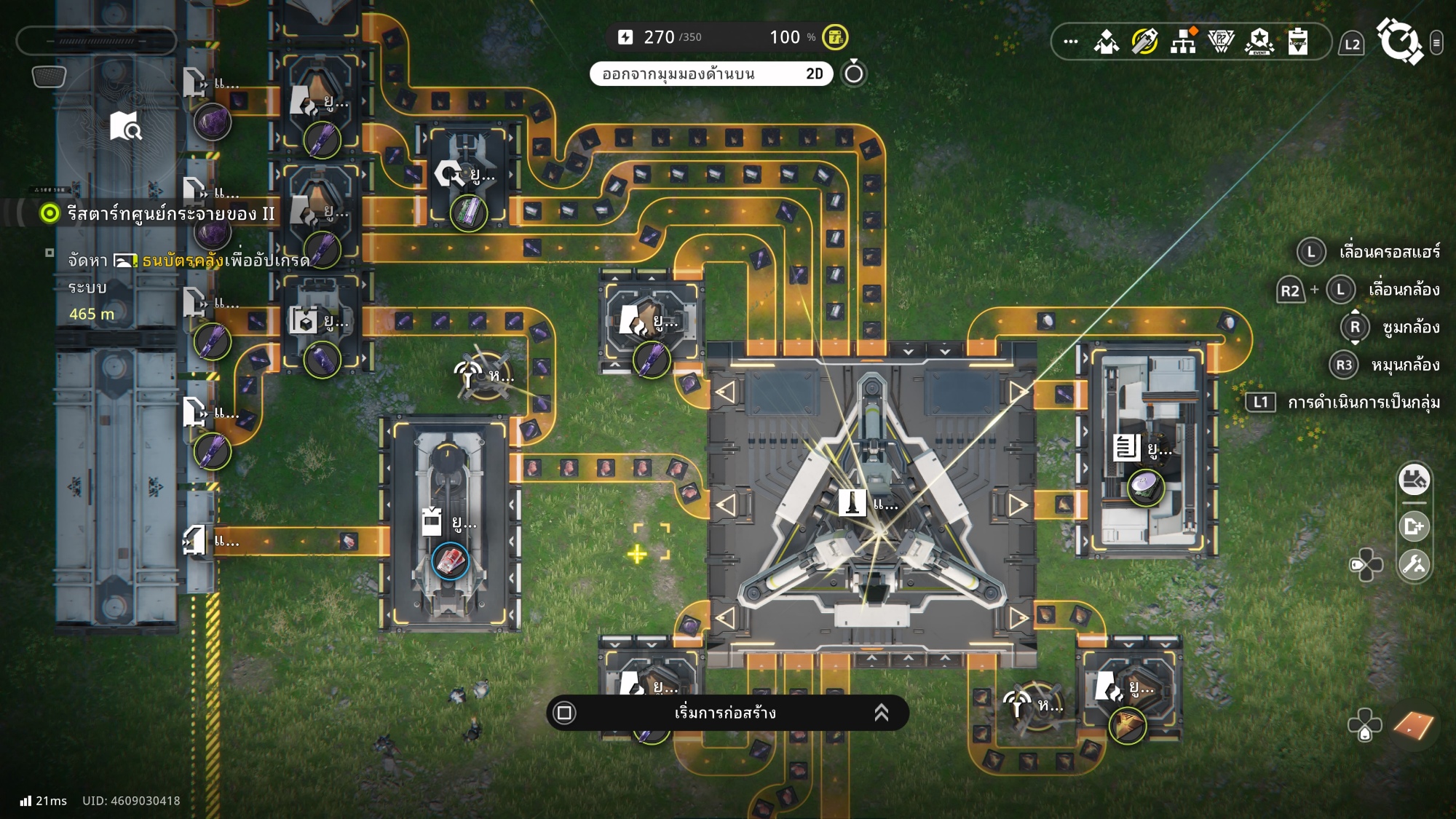This screenshot has height=819, width=1456.
Task: Open the map search icon
Action: (125, 126)
